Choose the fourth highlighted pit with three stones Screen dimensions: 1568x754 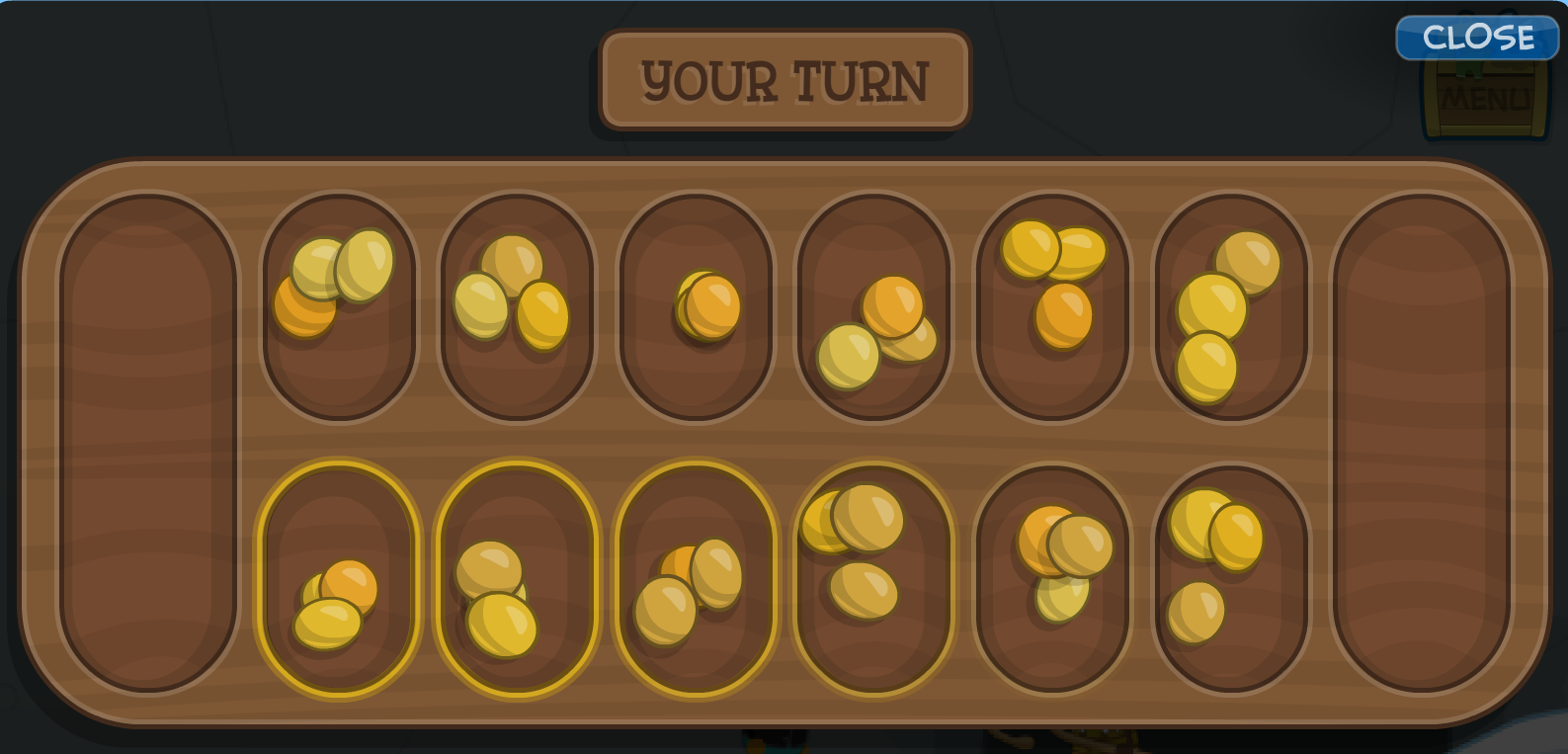[873, 578]
